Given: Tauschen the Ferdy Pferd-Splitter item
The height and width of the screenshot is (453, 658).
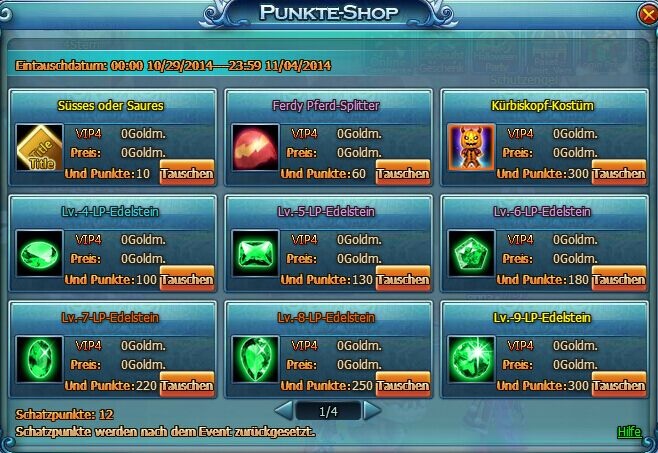Looking at the screenshot, I should coord(403,173).
